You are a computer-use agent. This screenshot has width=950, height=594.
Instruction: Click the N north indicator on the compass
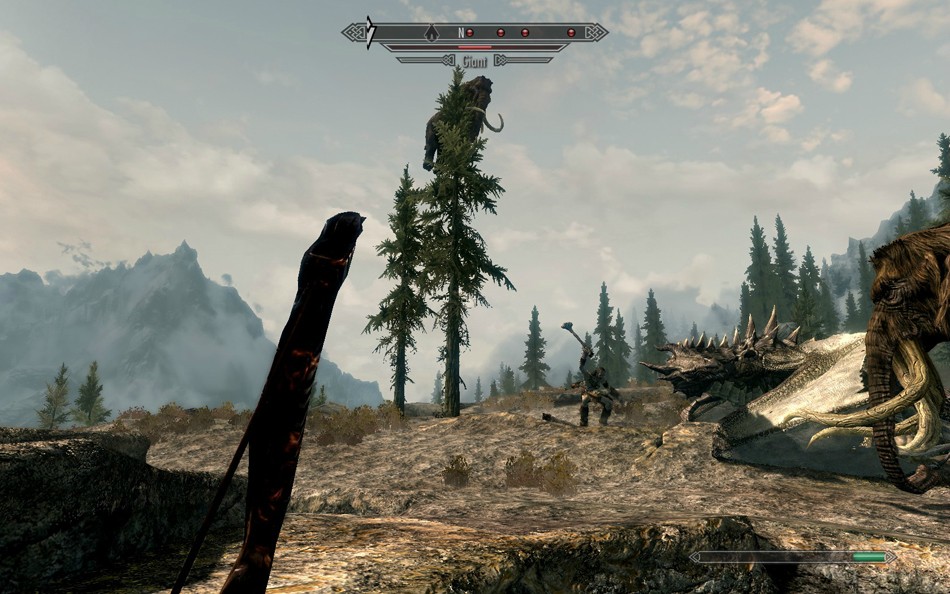(461, 32)
